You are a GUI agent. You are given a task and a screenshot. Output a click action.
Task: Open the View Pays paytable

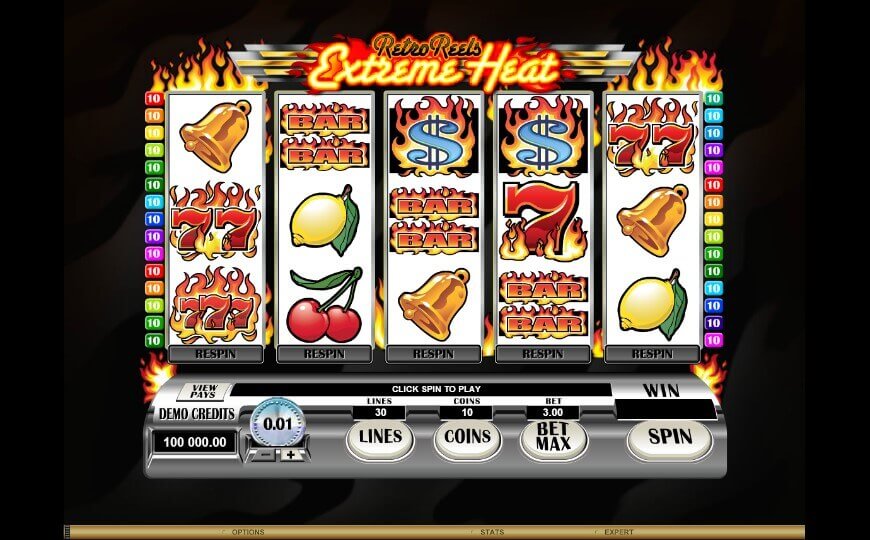[x=204, y=392]
